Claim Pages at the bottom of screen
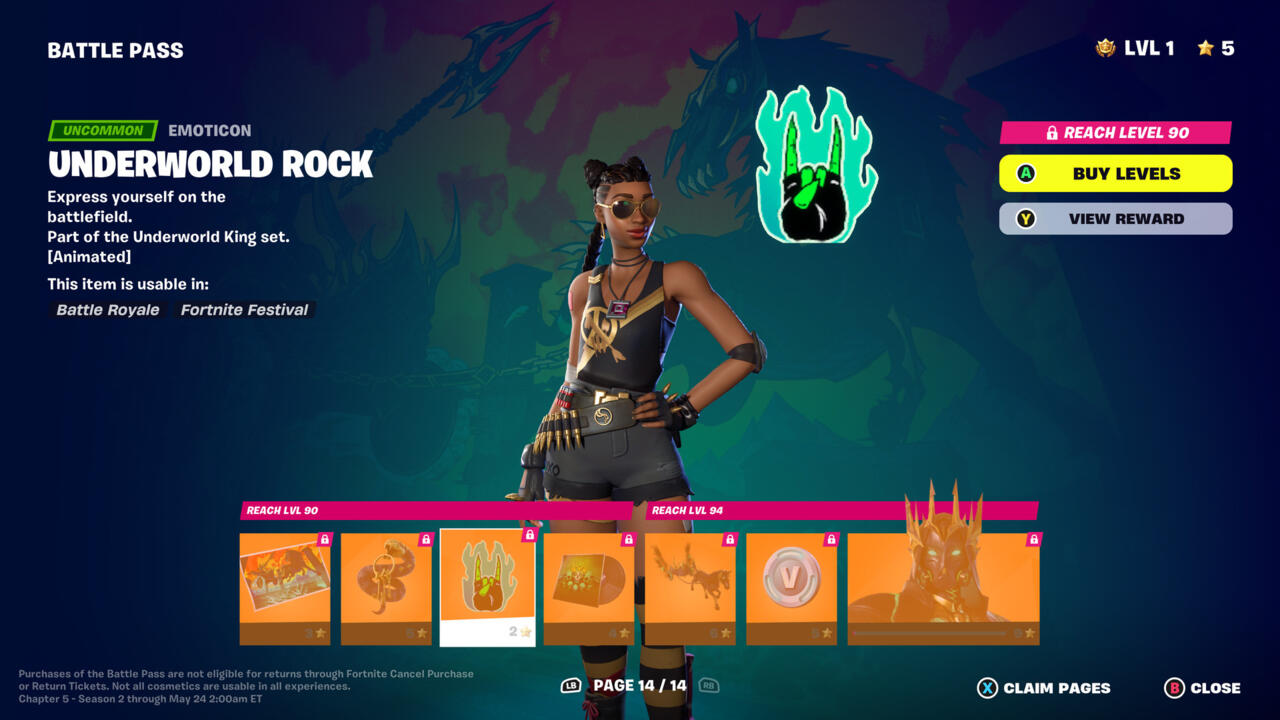This screenshot has height=720, width=1280. (x=1044, y=688)
